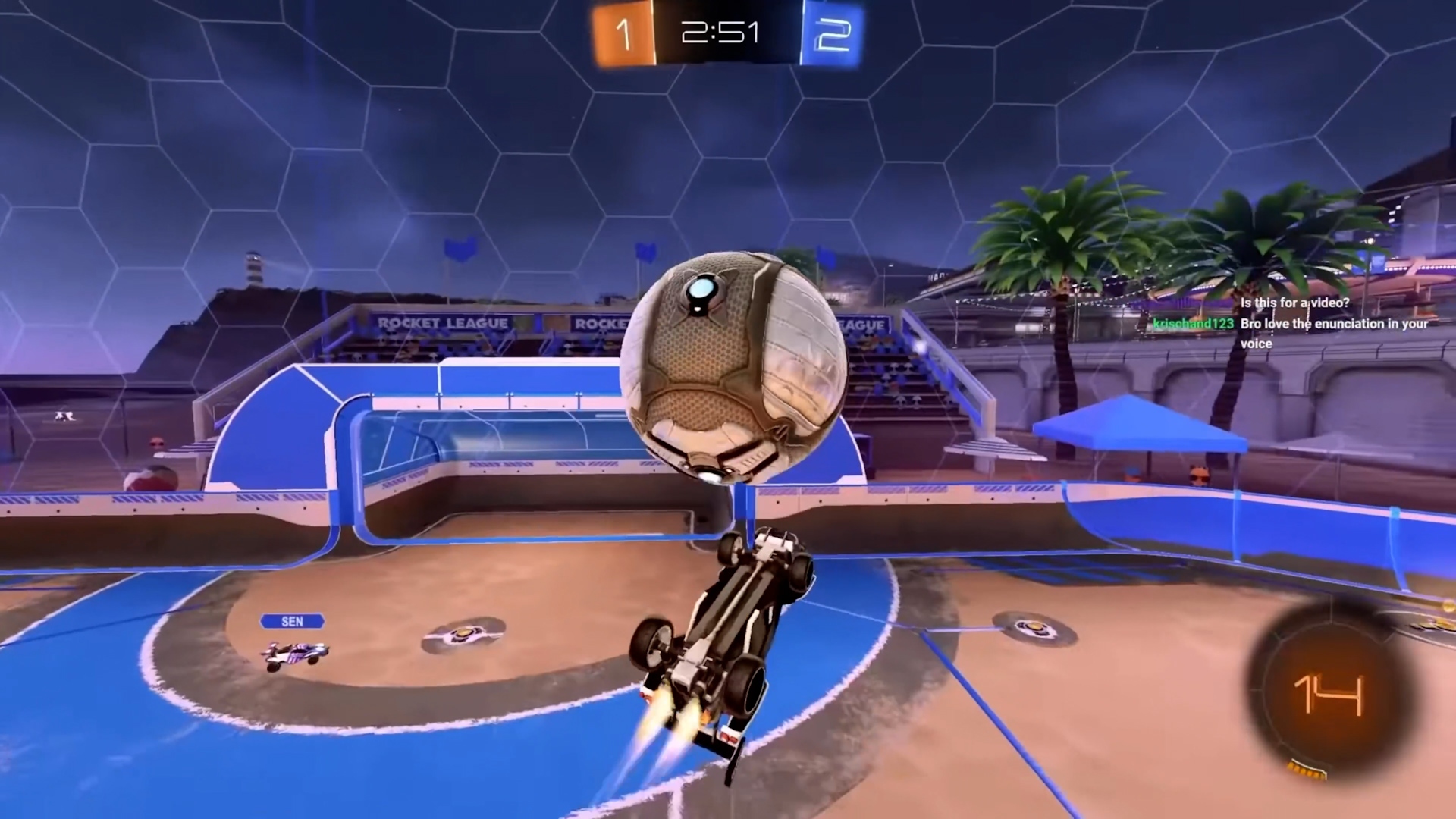Click the orange team score box

coord(623,33)
